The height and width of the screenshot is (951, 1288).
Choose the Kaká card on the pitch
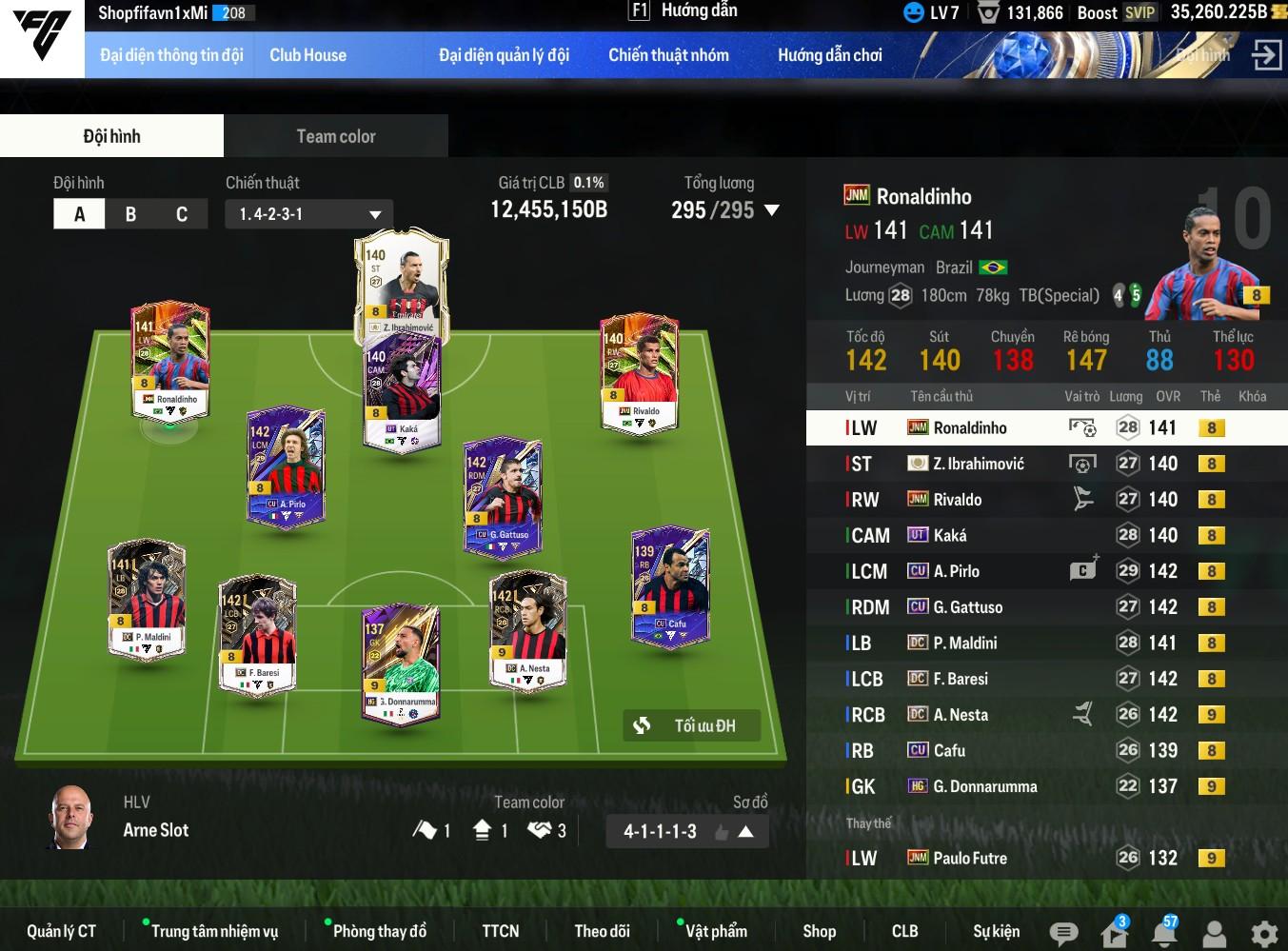point(401,392)
